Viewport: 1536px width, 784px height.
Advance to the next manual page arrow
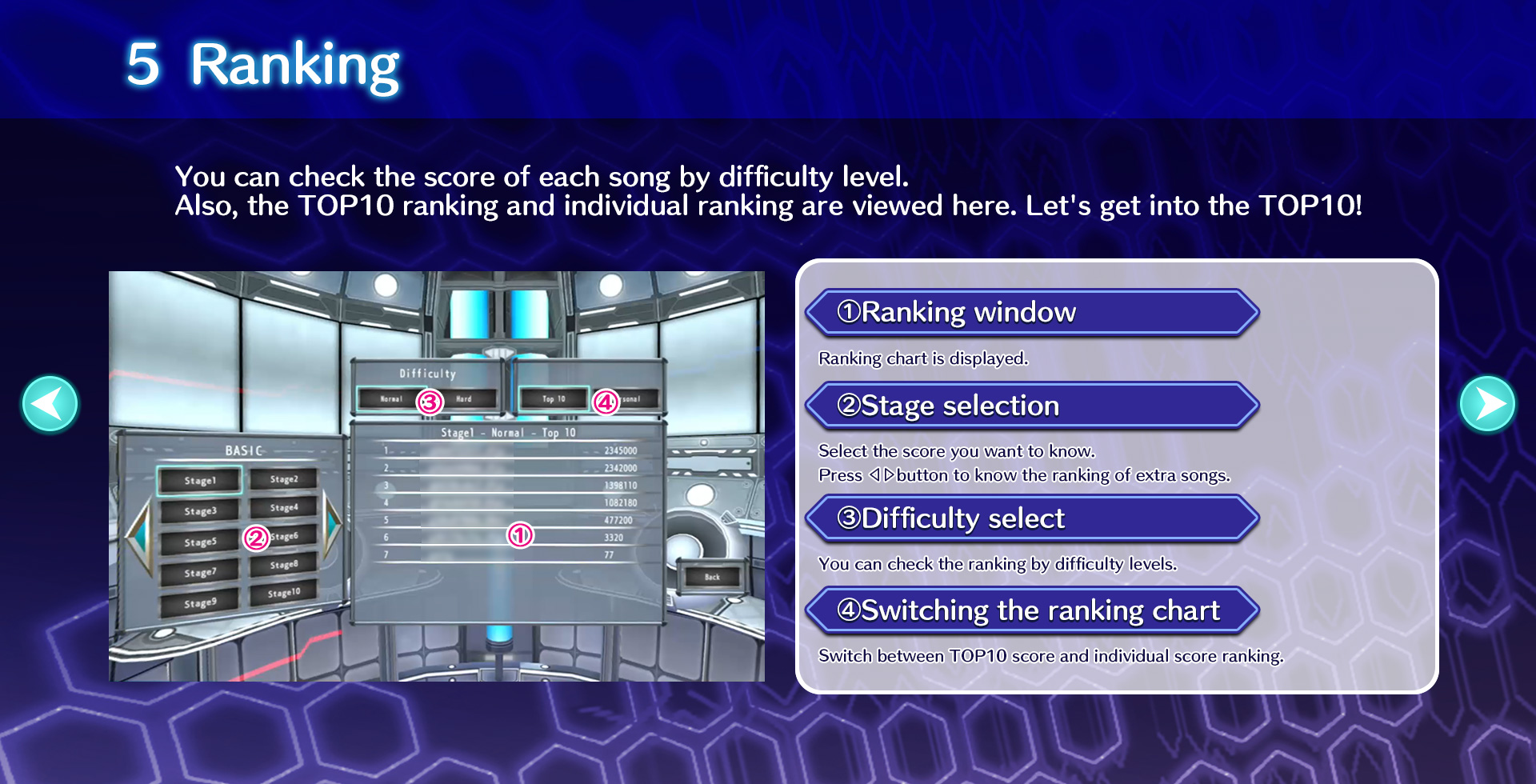pos(1487,404)
